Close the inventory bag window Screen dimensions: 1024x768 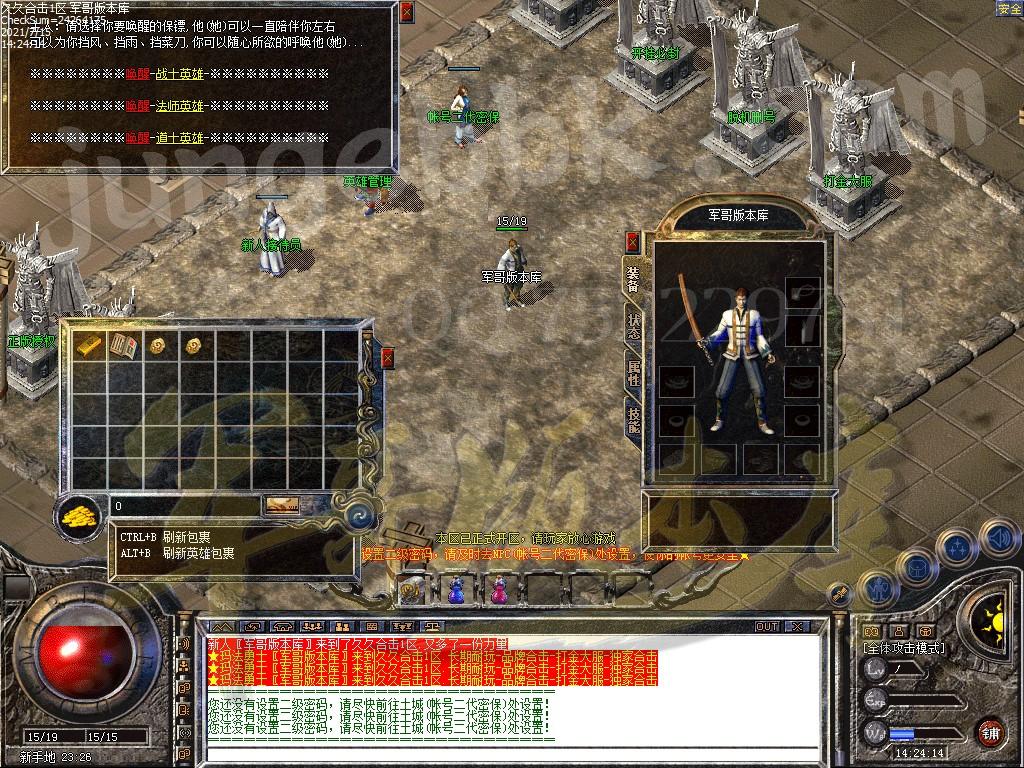[388, 357]
